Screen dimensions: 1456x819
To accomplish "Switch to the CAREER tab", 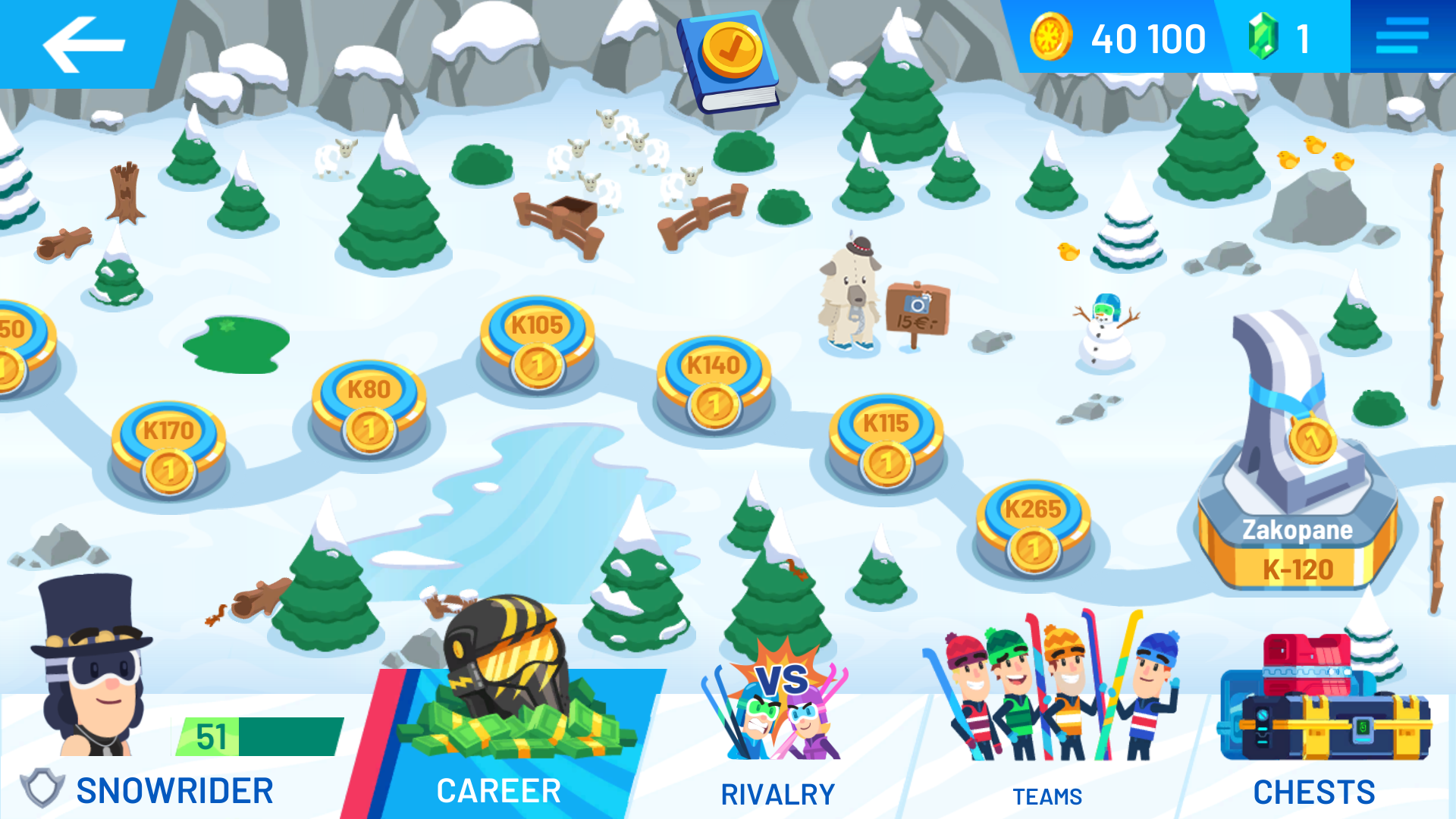I will point(498,790).
